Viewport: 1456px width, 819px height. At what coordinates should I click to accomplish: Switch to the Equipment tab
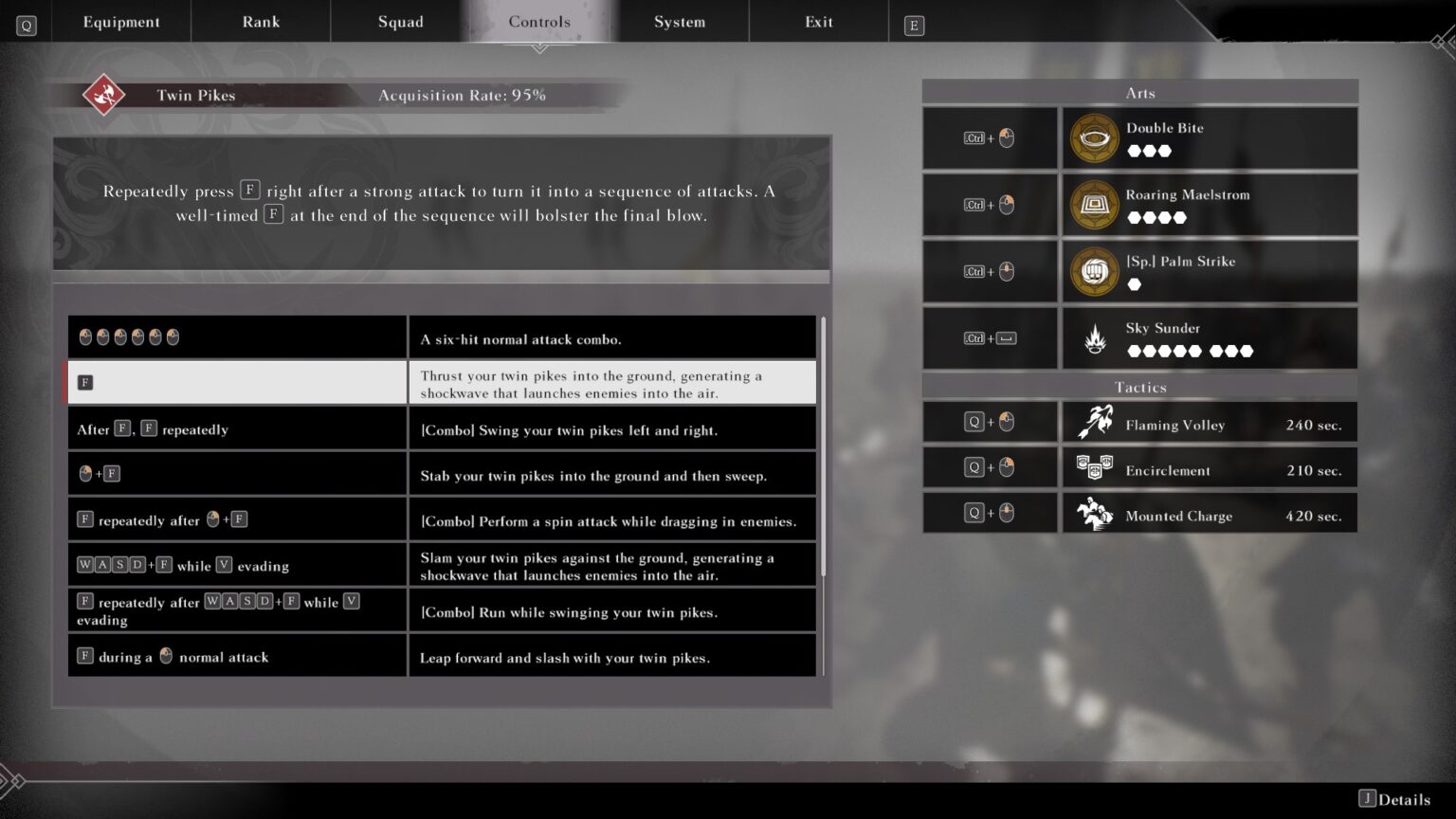pyautogui.click(x=121, y=21)
